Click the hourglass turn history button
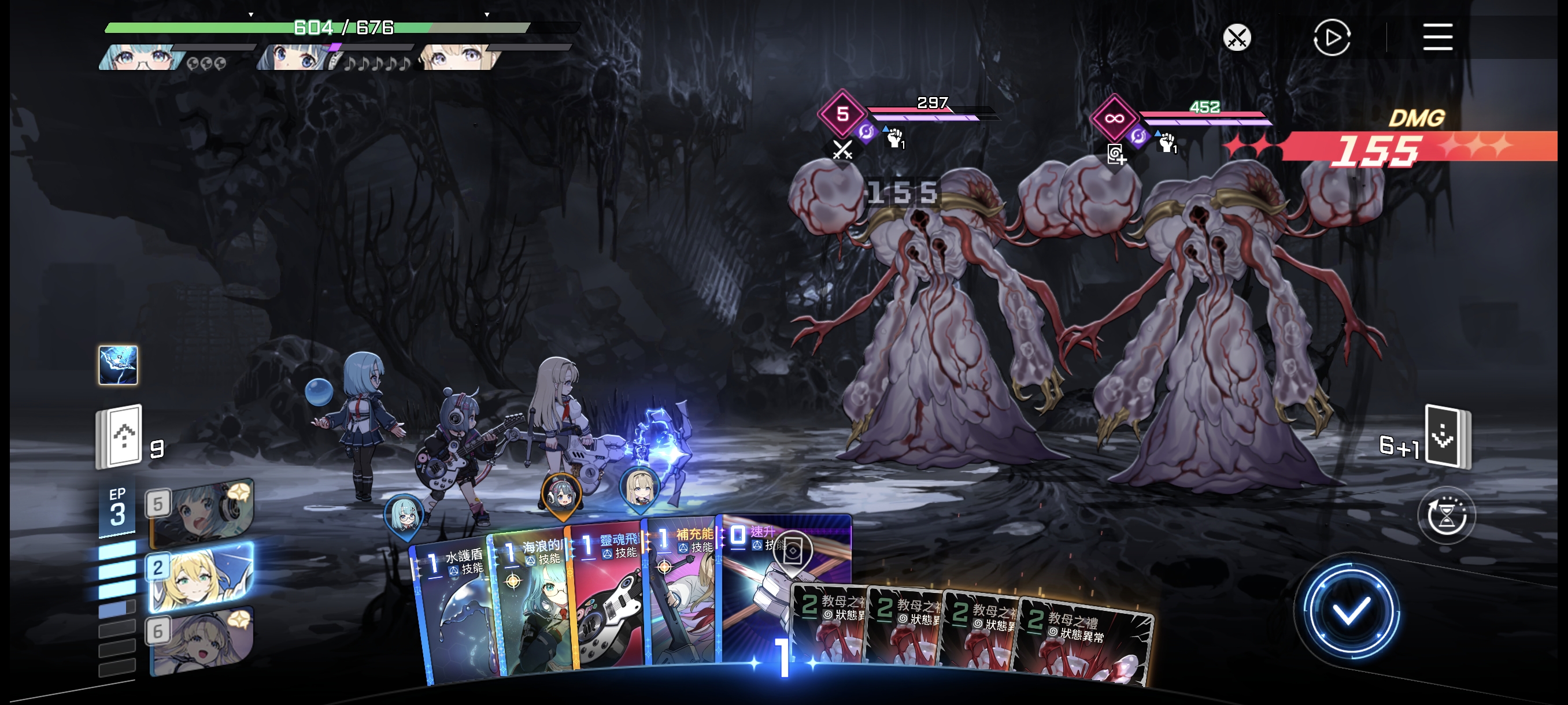Image resolution: width=1568 pixels, height=705 pixels. tap(1446, 517)
